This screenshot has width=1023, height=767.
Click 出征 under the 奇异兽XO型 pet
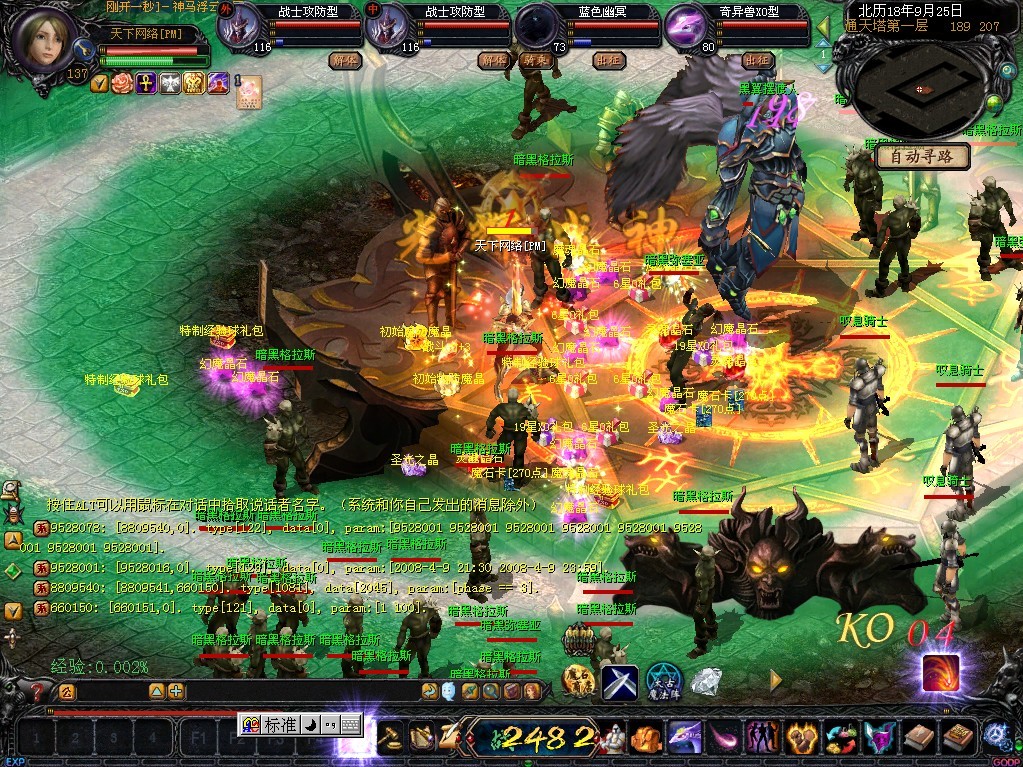point(757,60)
